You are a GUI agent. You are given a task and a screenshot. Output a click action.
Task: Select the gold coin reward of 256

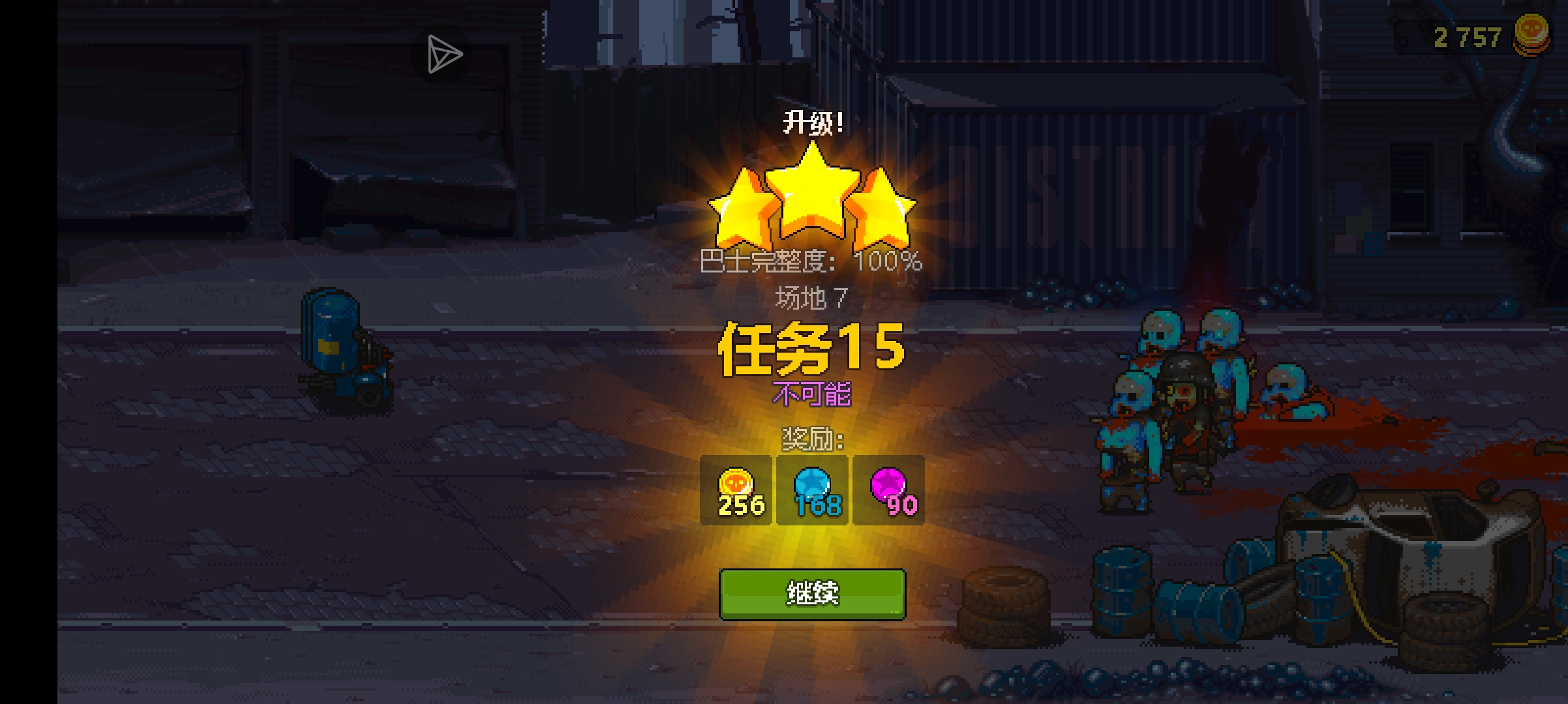pyautogui.click(x=736, y=491)
